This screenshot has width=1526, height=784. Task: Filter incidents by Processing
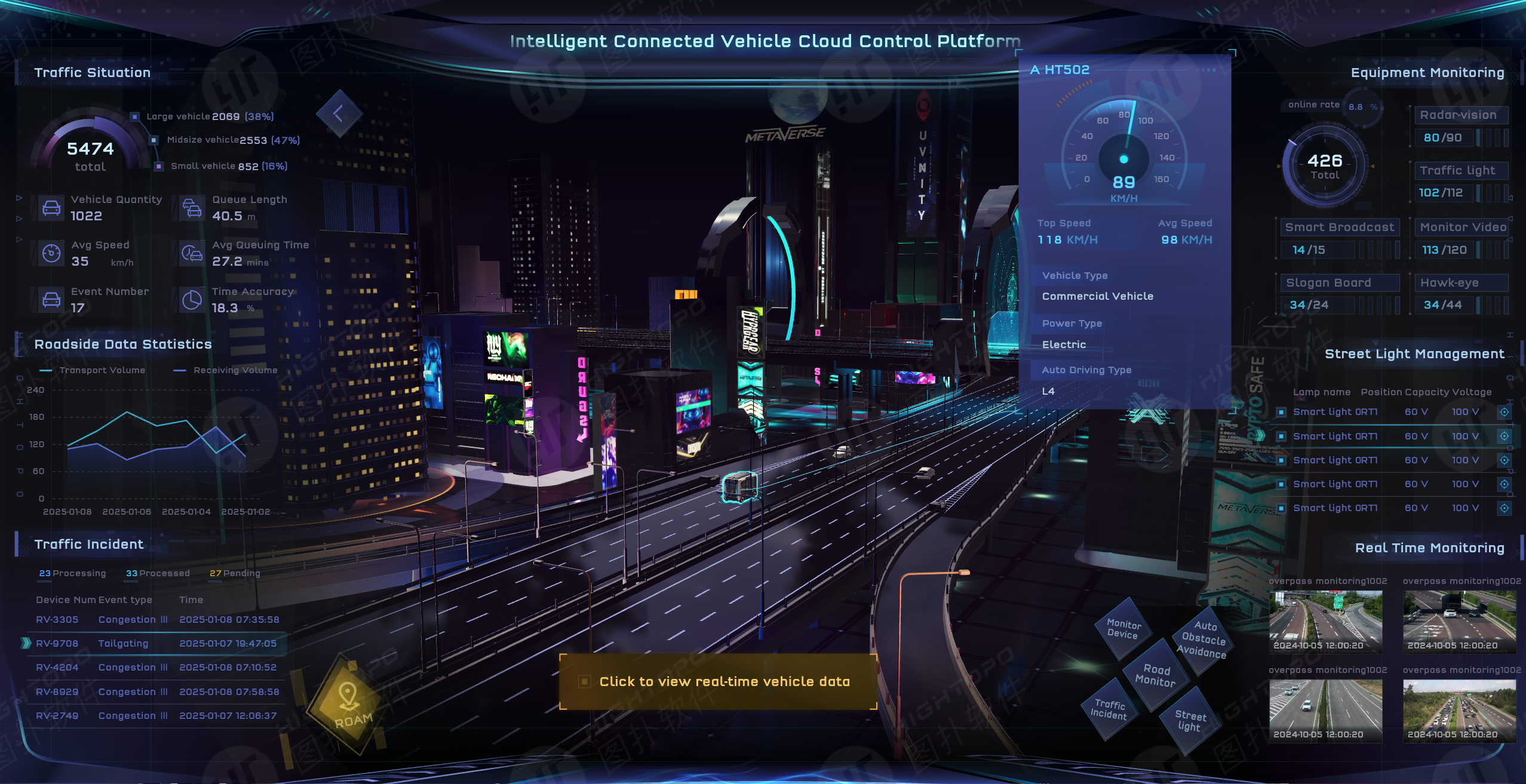[72, 573]
